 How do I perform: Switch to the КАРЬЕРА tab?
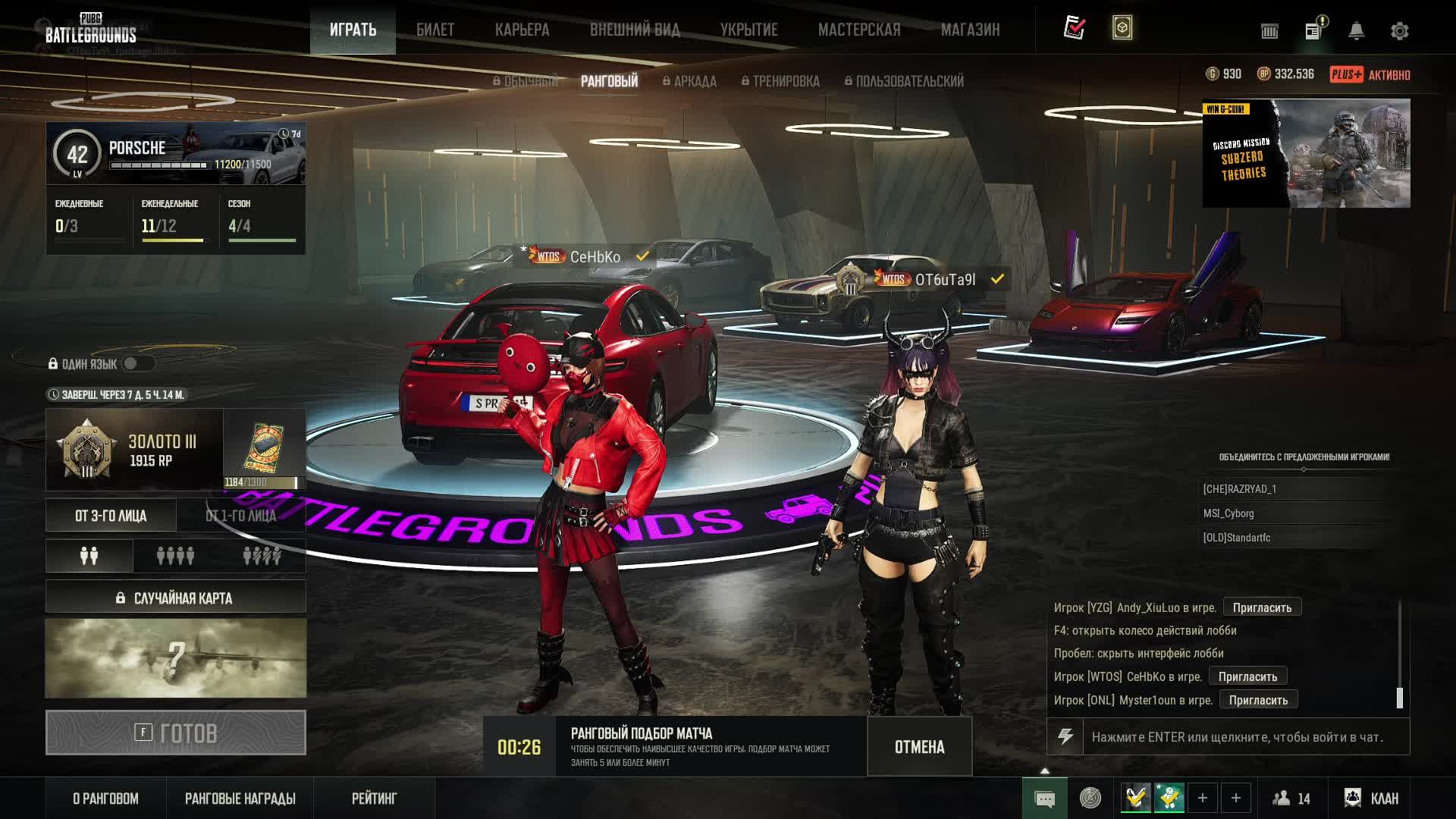522,30
